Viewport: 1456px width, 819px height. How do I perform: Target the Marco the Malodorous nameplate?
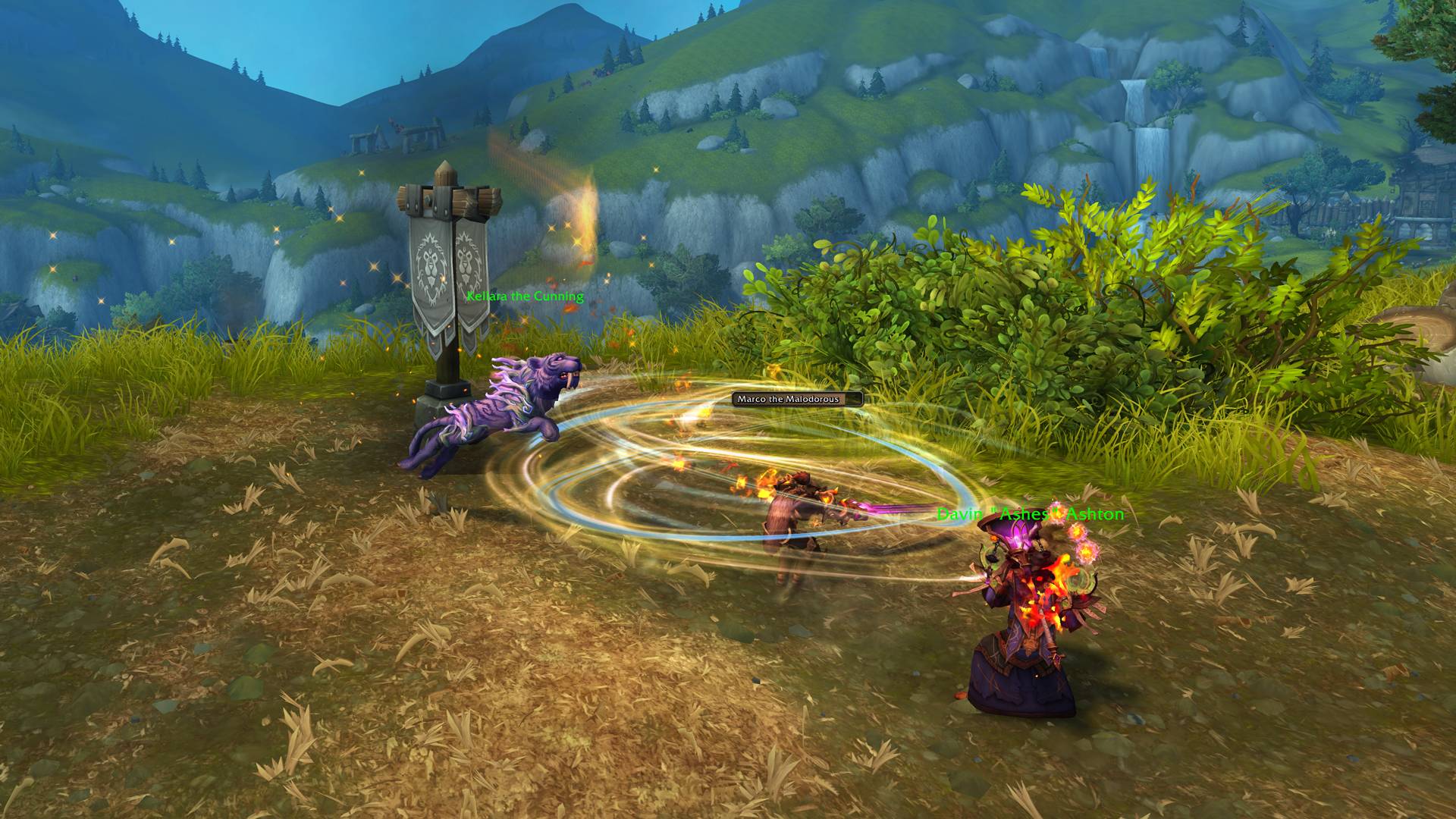(797, 398)
